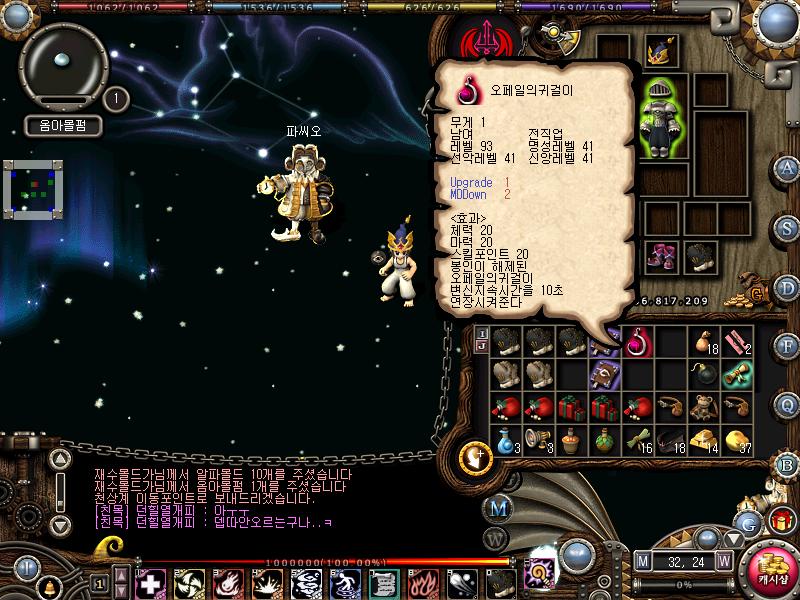
Task: Select the equipped pink boots slot
Action: point(661,256)
